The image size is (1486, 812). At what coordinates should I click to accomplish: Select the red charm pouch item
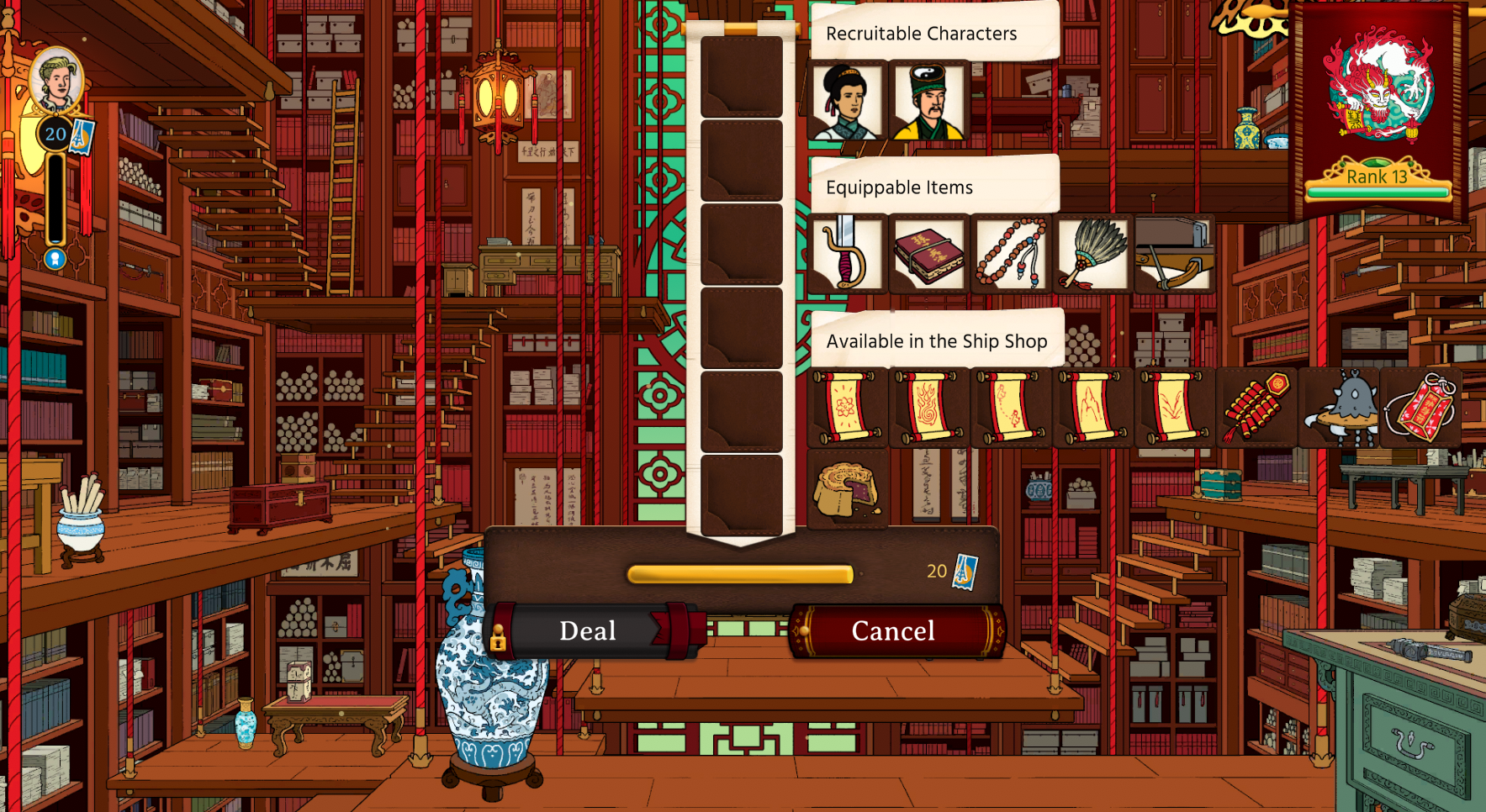point(1420,408)
